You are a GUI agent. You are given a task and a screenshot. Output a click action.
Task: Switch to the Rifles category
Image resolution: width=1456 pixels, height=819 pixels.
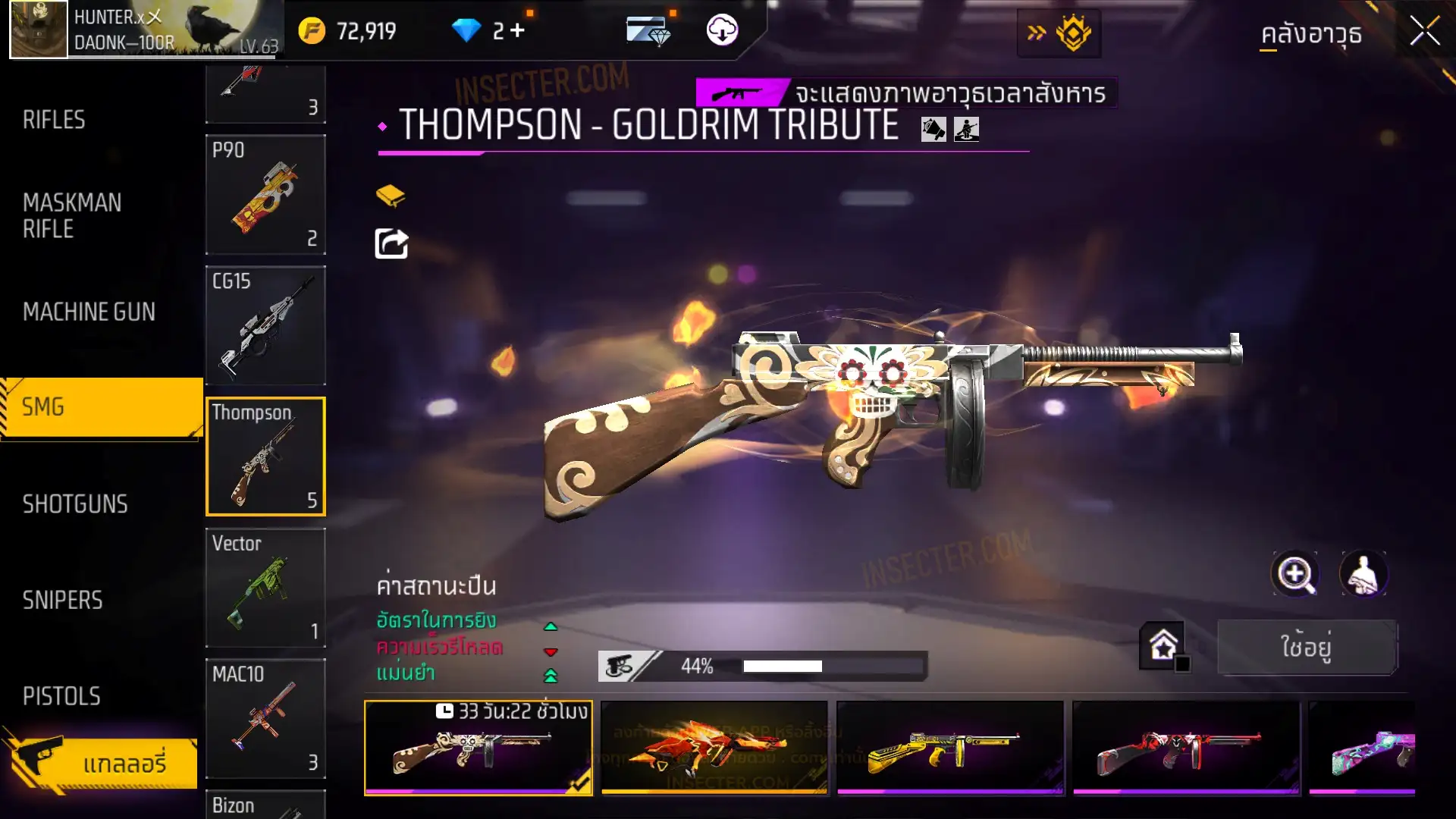click(54, 120)
